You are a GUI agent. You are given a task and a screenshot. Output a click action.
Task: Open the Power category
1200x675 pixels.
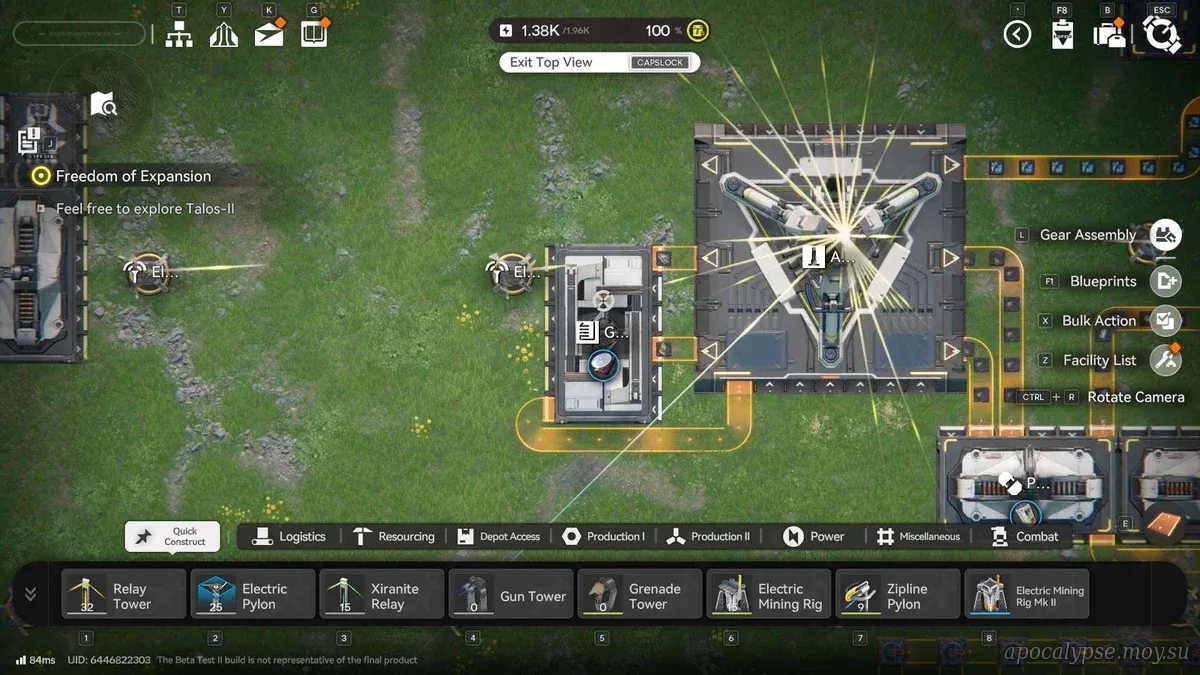[814, 537]
